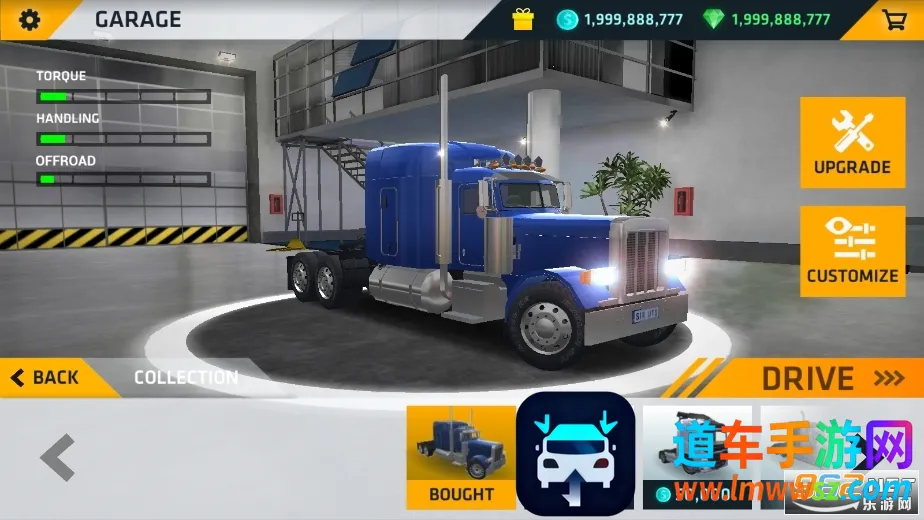Open the Upgrade menu
The image size is (924, 520).
coord(852,142)
